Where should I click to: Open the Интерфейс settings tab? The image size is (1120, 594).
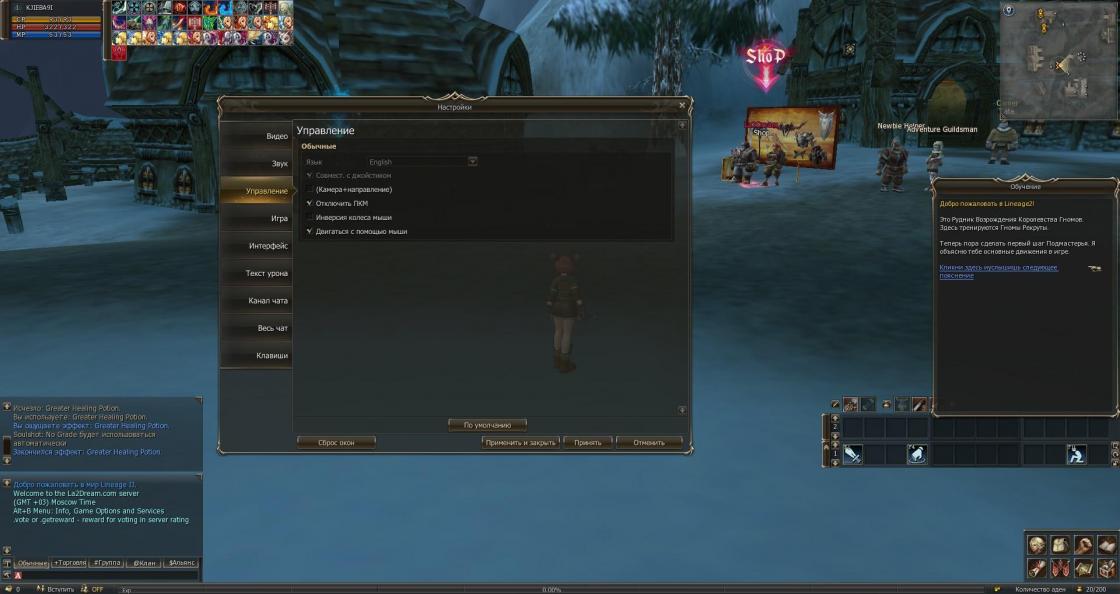point(256,246)
